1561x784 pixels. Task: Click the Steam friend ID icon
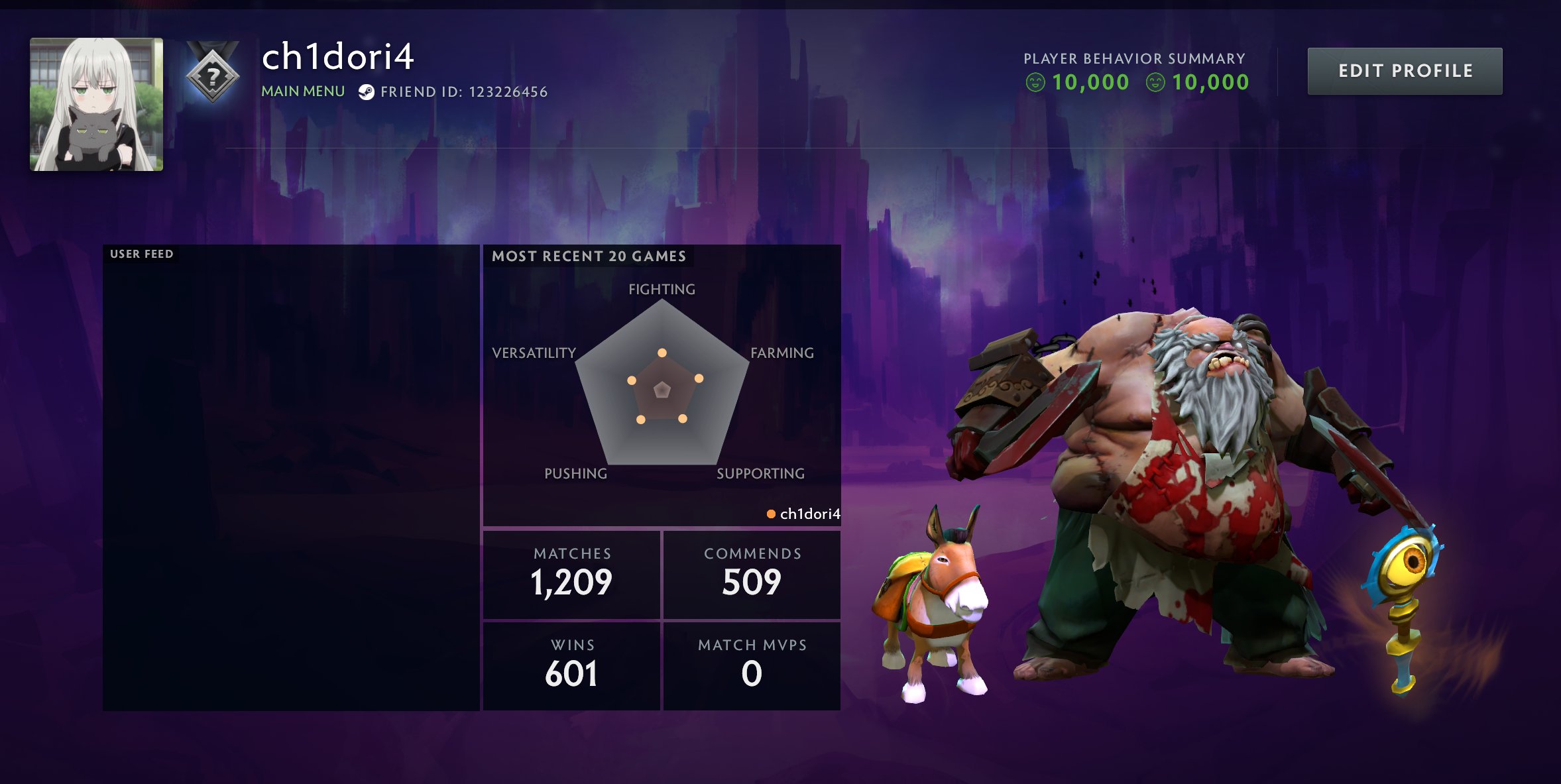[x=366, y=92]
